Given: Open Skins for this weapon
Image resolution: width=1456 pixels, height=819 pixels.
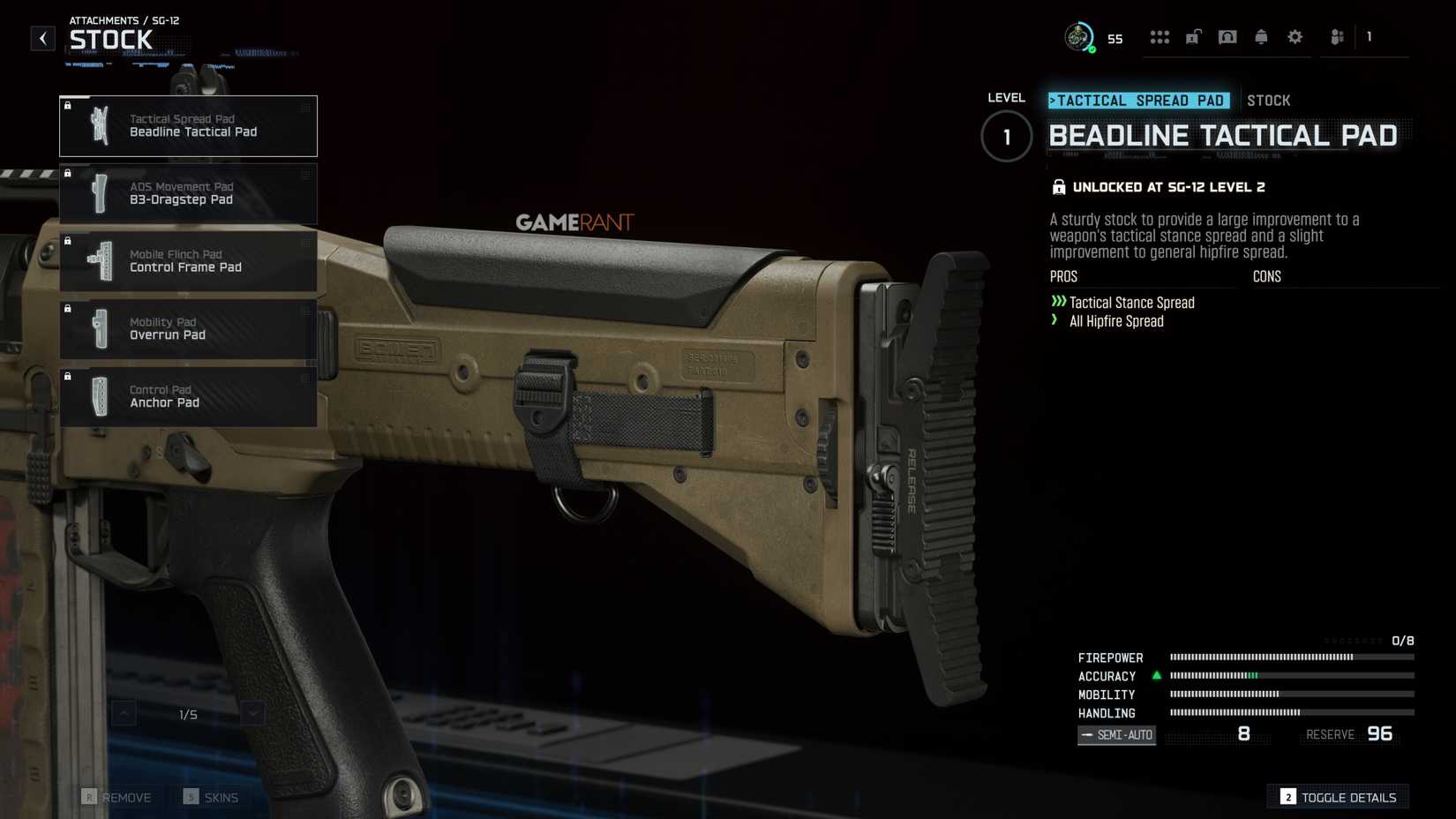Looking at the screenshot, I should coord(211,797).
